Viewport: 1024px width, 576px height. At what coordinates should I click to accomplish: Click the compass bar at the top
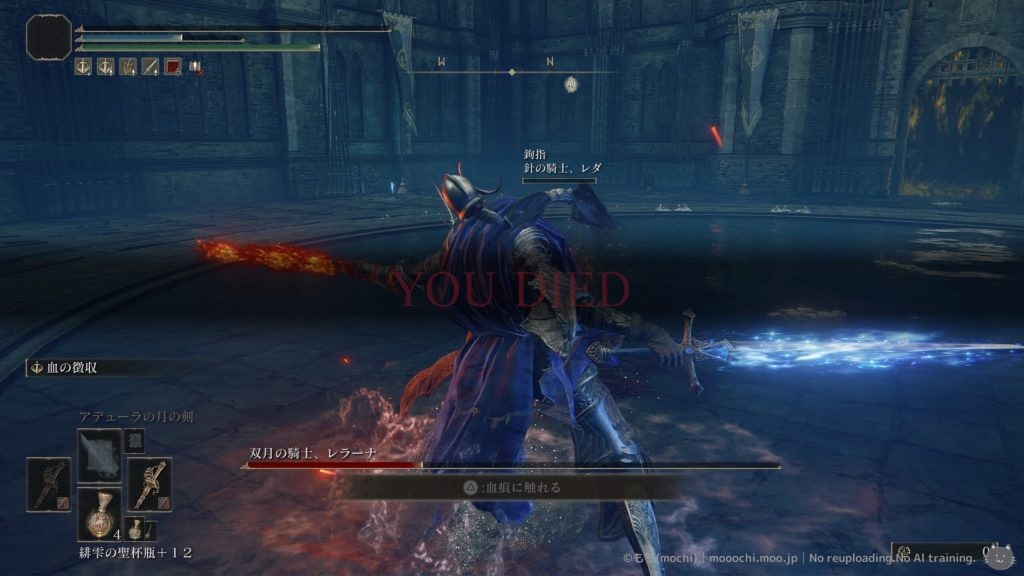point(512,72)
